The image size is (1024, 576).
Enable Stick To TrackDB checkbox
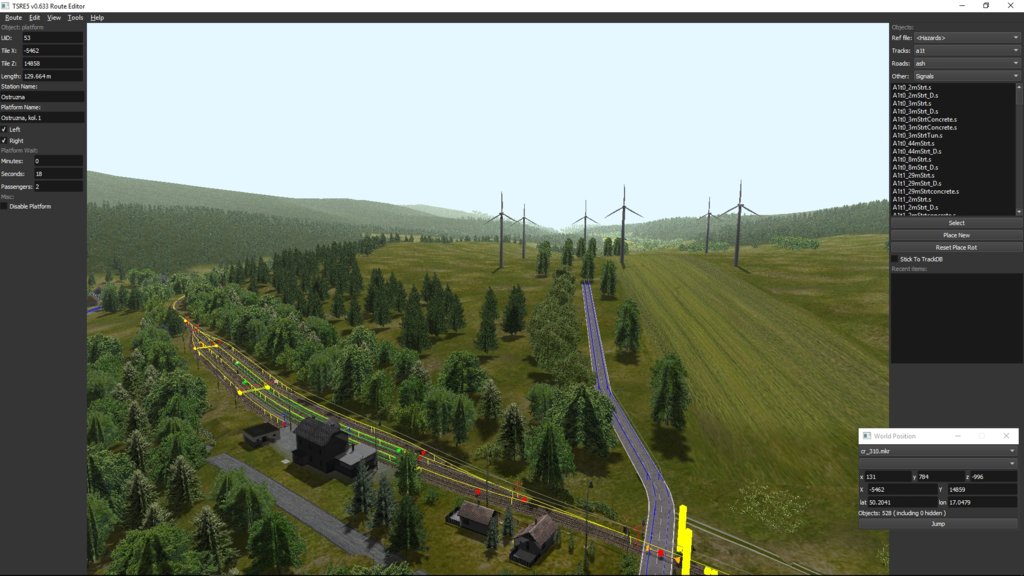895,259
